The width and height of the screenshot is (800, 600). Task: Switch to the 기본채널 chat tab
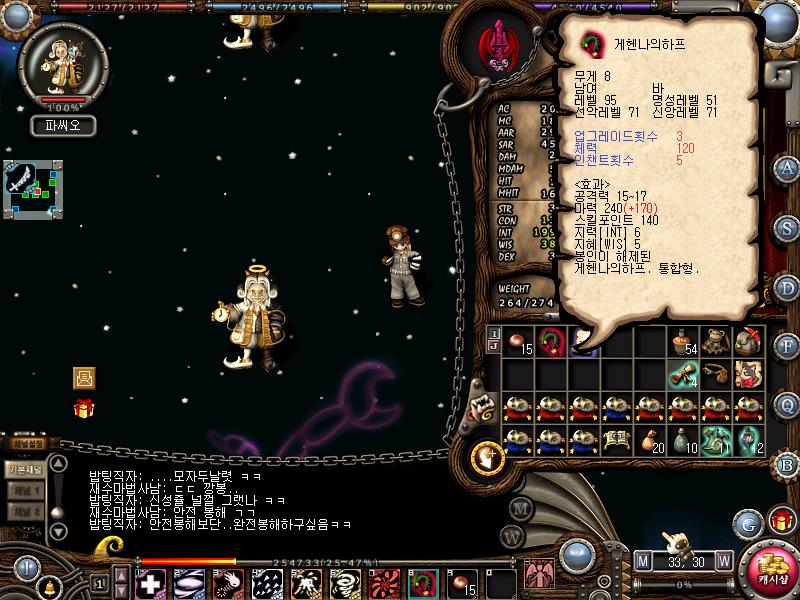click(25, 469)
